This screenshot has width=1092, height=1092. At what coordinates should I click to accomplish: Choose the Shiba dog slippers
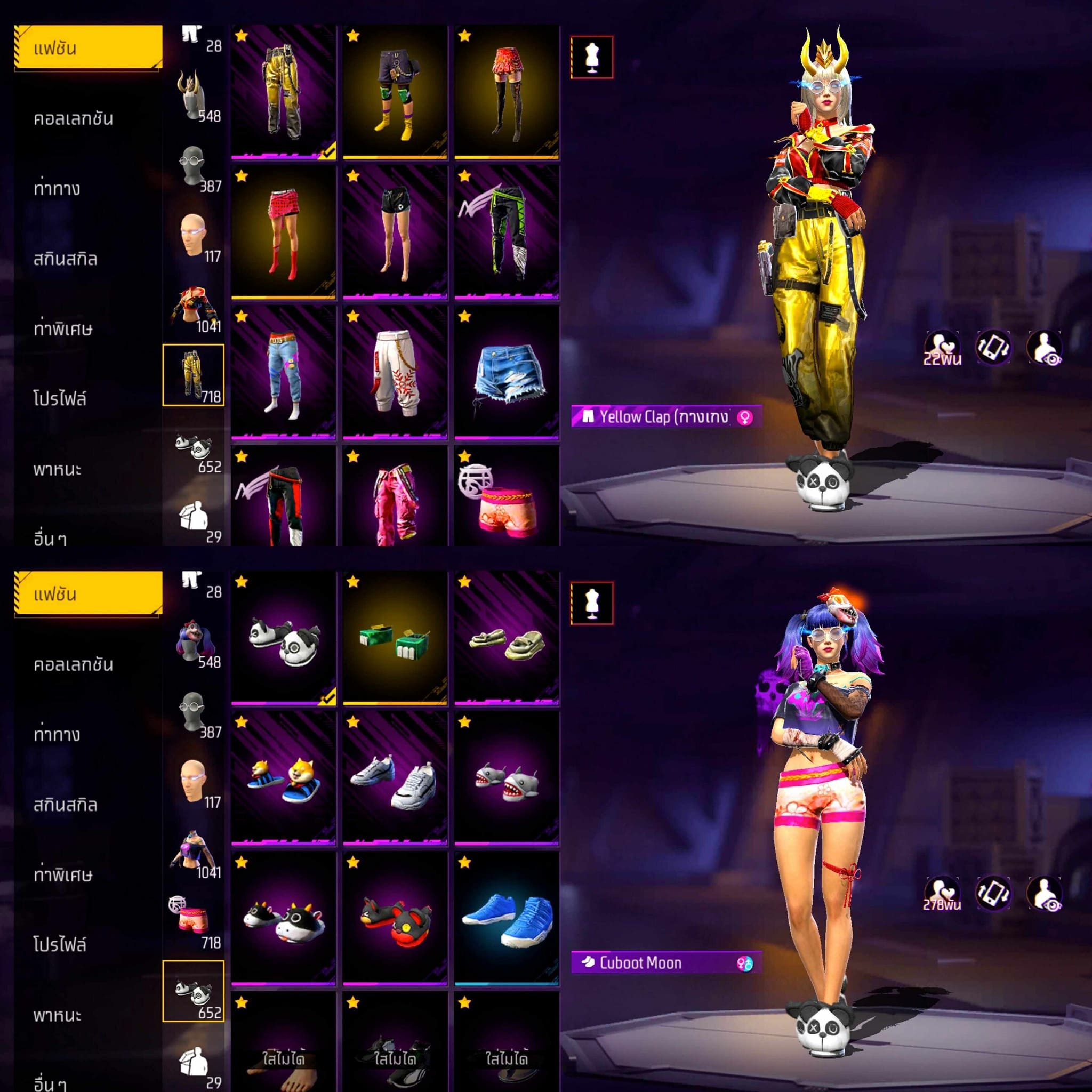[x=283, y=779]
